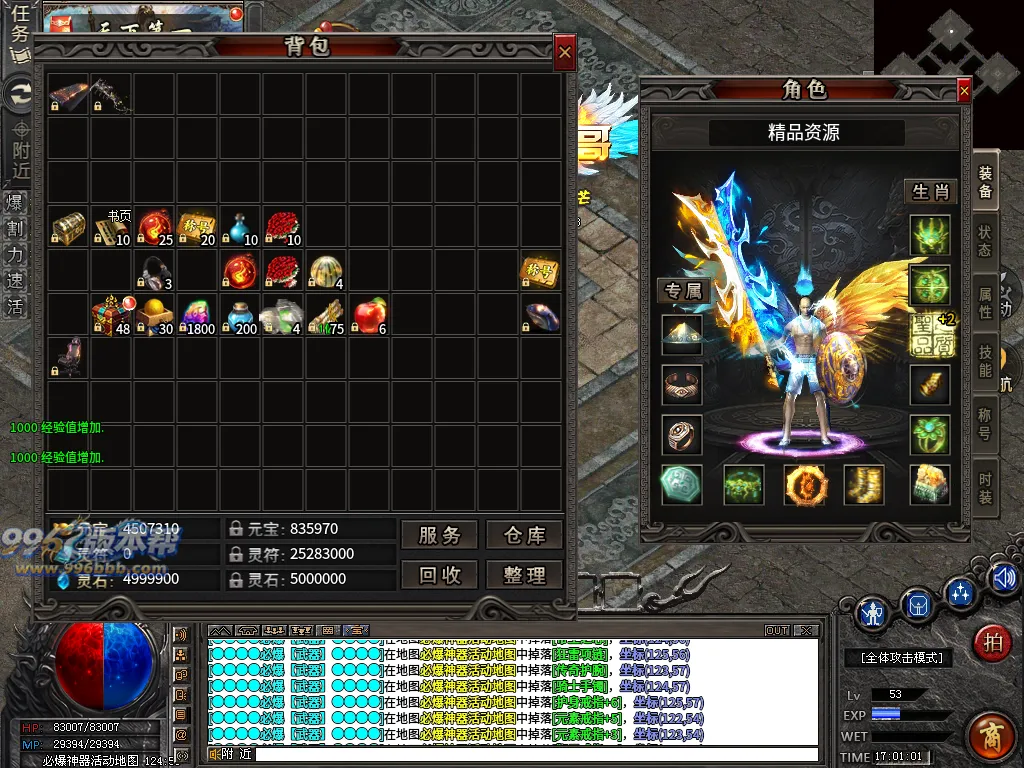Screen dimensions: 1024x768
Task: Change the 全体攻击模式 attack mode
Action: [895, 657]
